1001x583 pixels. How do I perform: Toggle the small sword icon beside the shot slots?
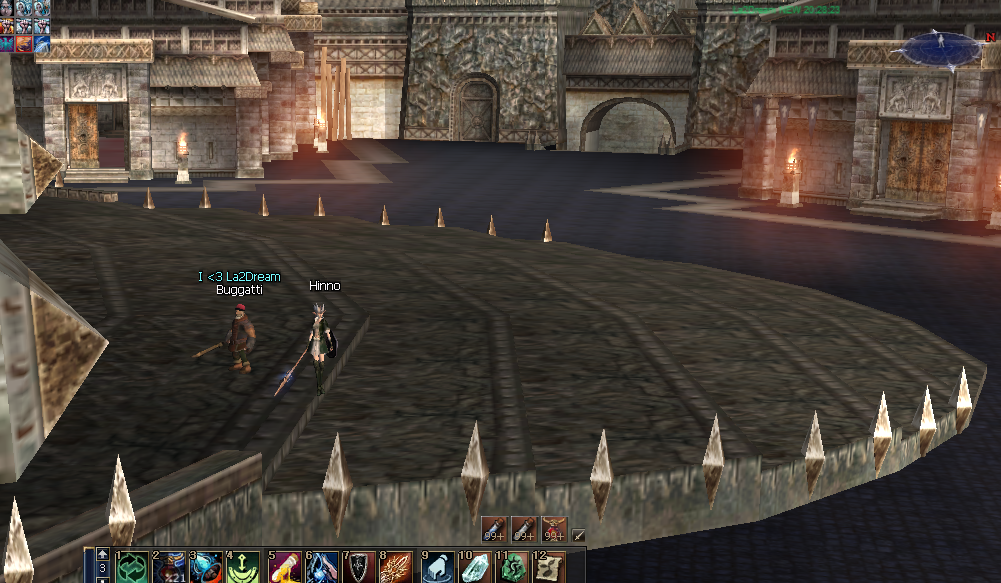click(x=578, y=535)
